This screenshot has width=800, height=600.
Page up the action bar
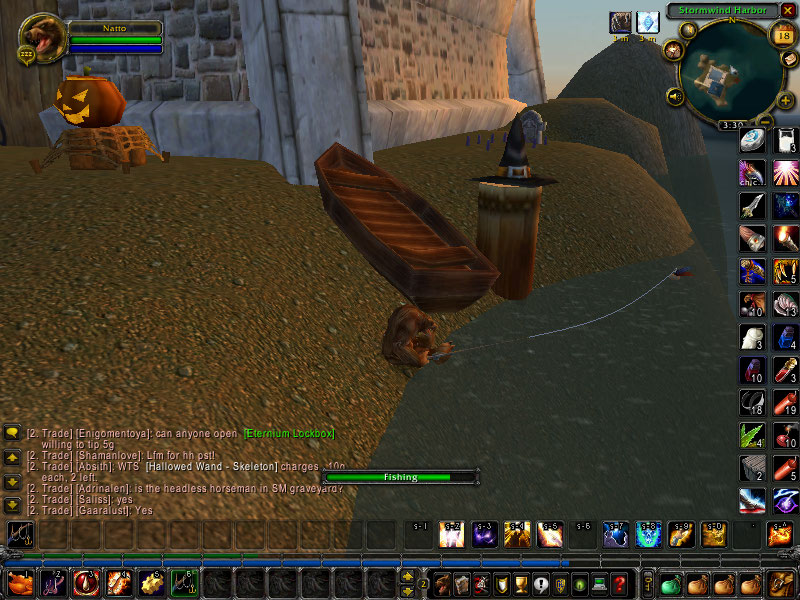[407, 575]
